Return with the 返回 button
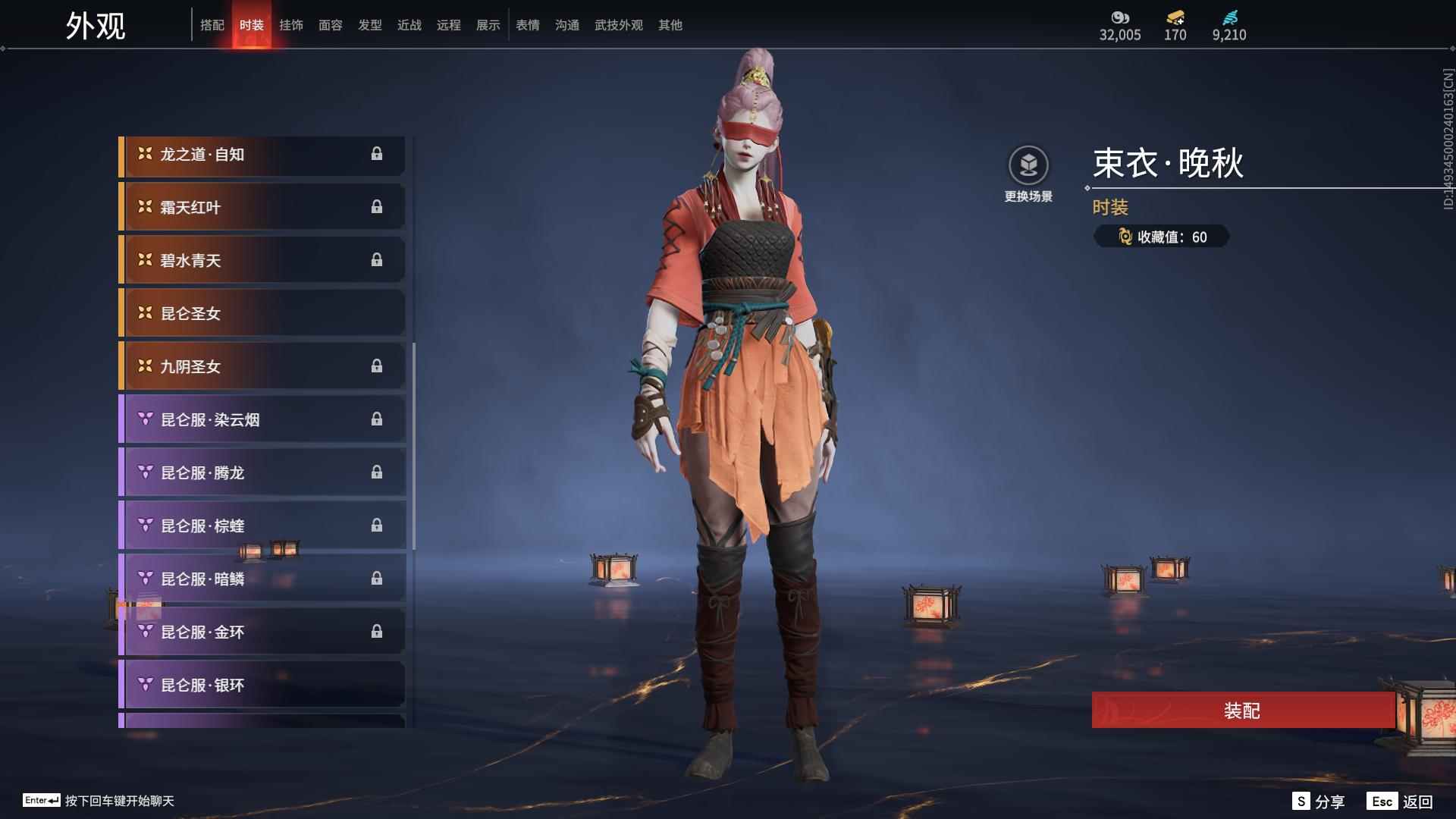 [1401, 802]
